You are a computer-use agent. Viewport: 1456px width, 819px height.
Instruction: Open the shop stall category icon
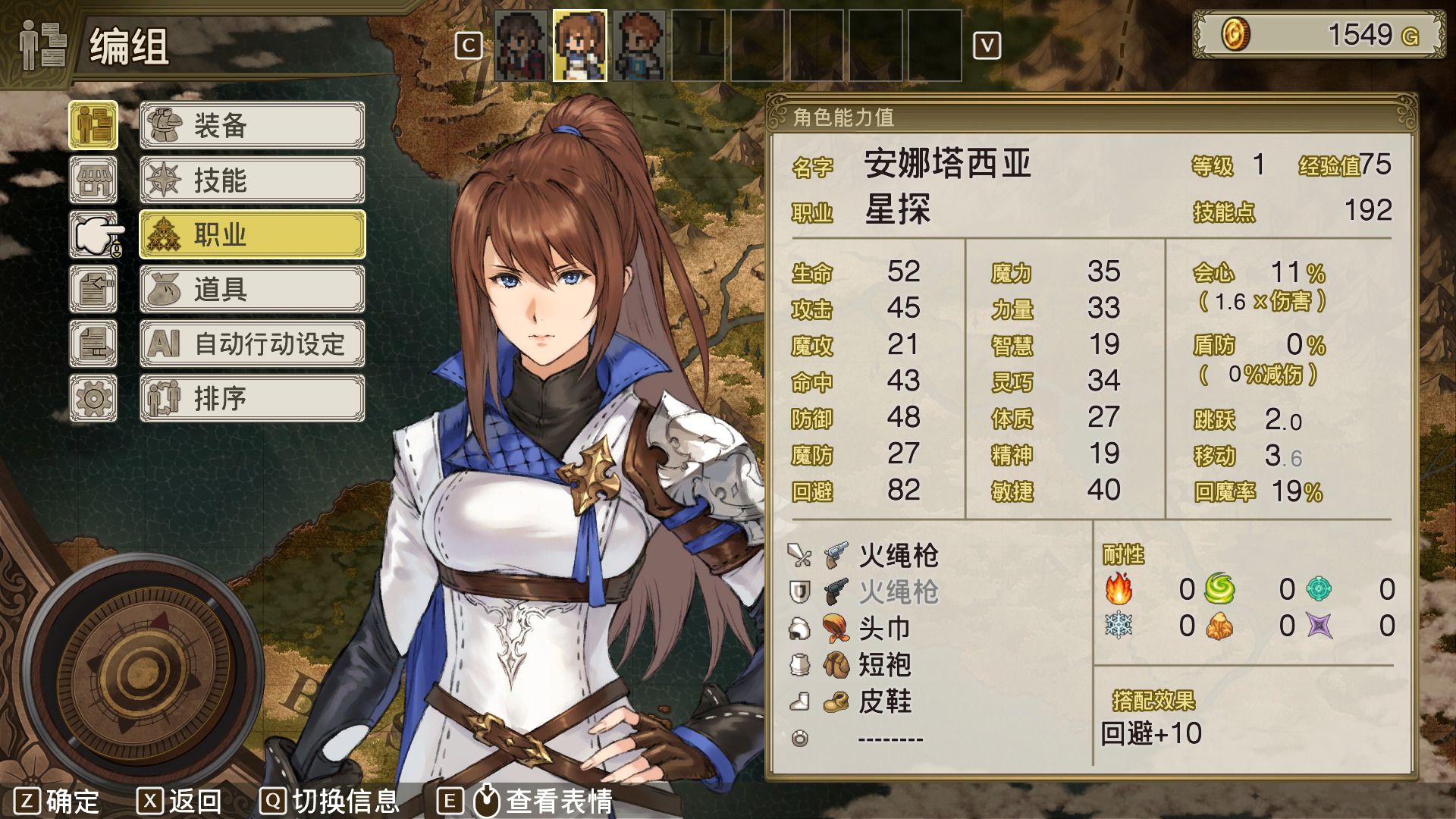pyautogui.click(x=93, y=180)
